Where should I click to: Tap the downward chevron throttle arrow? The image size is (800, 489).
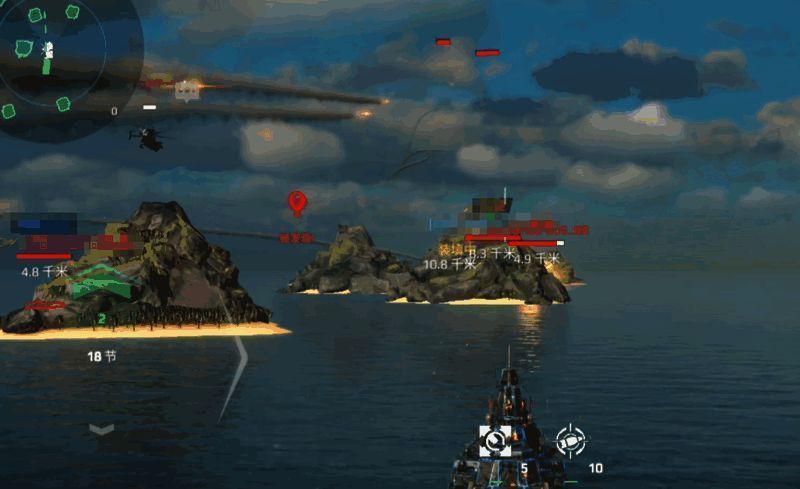(101, 429)
